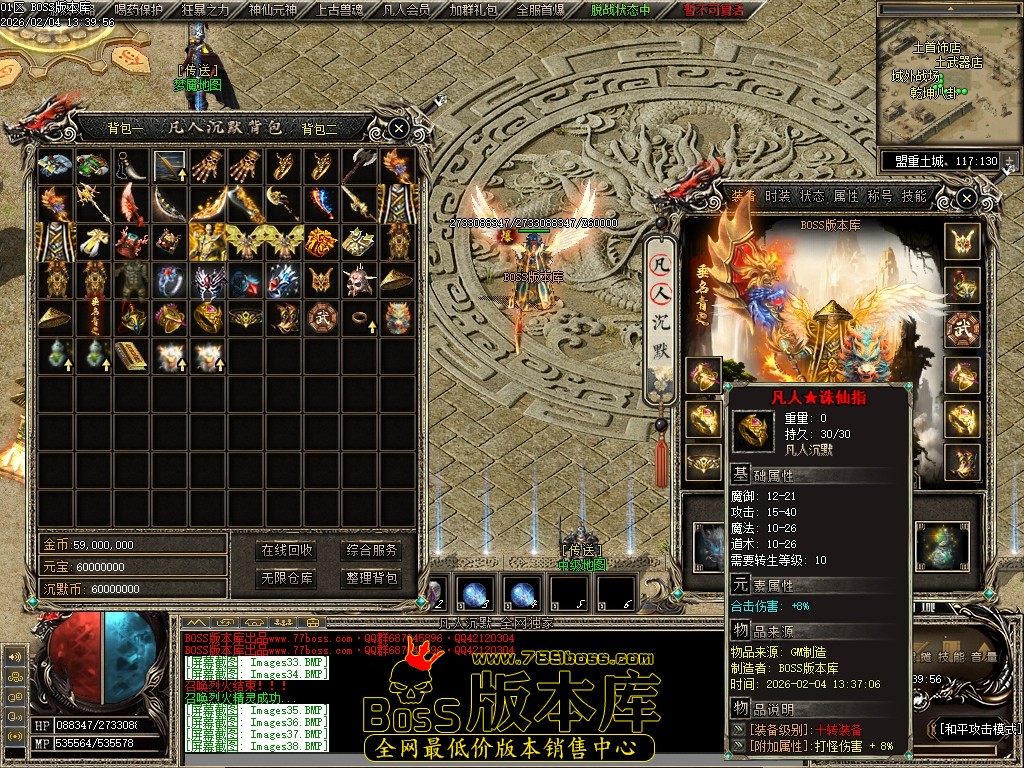The height and width of the screenshot is (768, 1024).
Task: Open the 全服首爆 server first-drop menu
Action: click(540, 10)
